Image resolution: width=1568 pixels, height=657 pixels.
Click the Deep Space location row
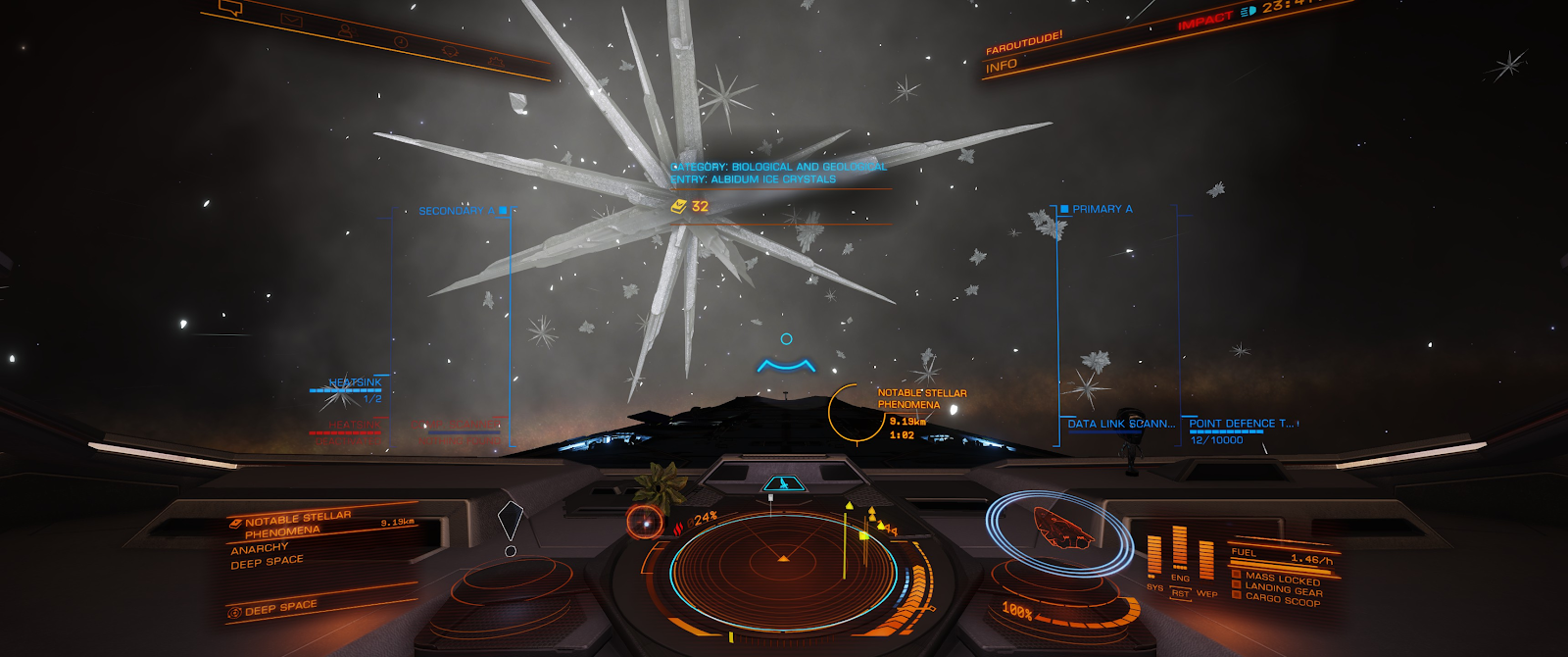280,608
